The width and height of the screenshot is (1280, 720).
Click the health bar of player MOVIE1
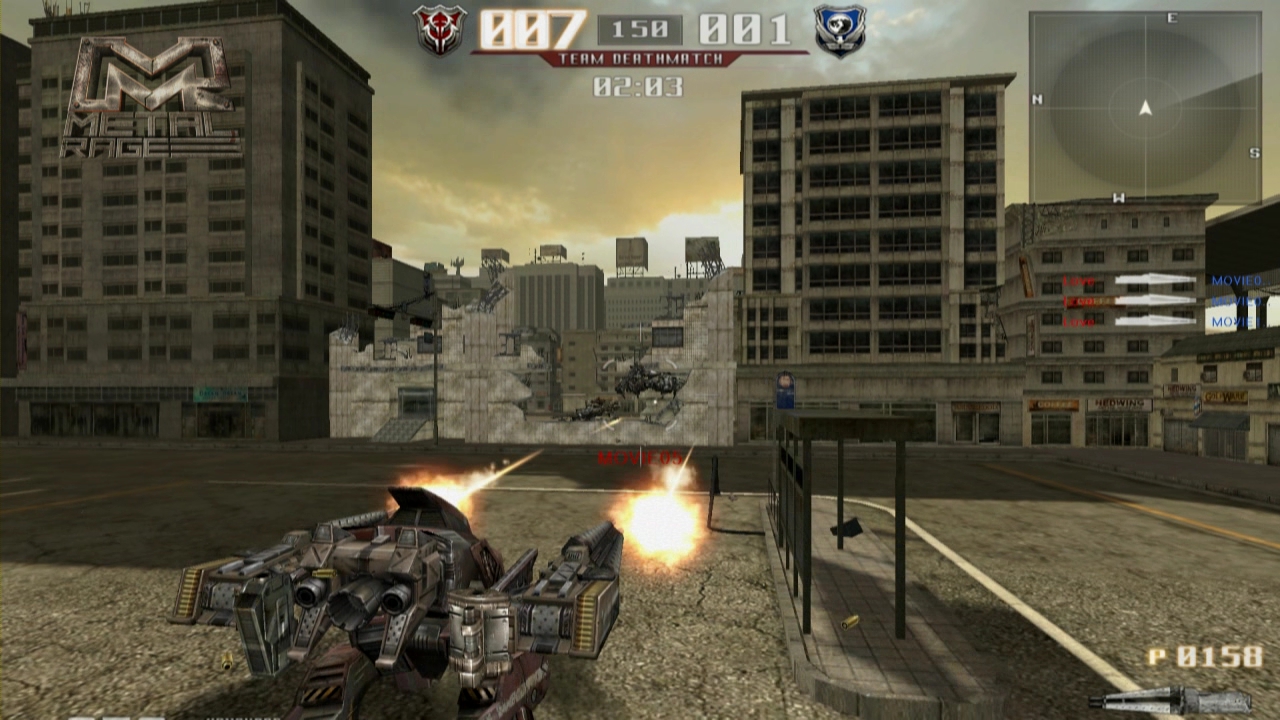click(1155, 320)
